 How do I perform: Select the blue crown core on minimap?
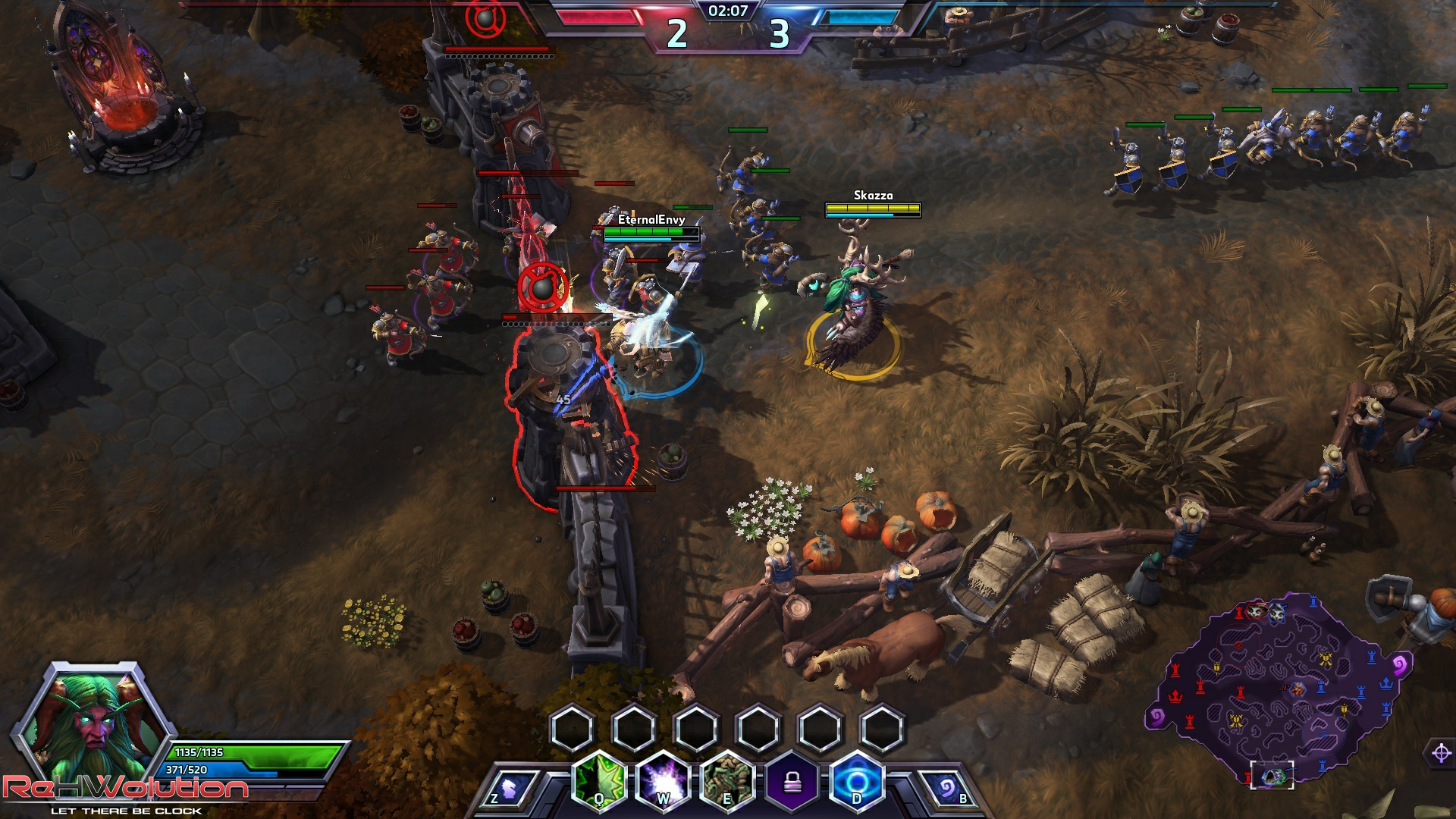1387,683
